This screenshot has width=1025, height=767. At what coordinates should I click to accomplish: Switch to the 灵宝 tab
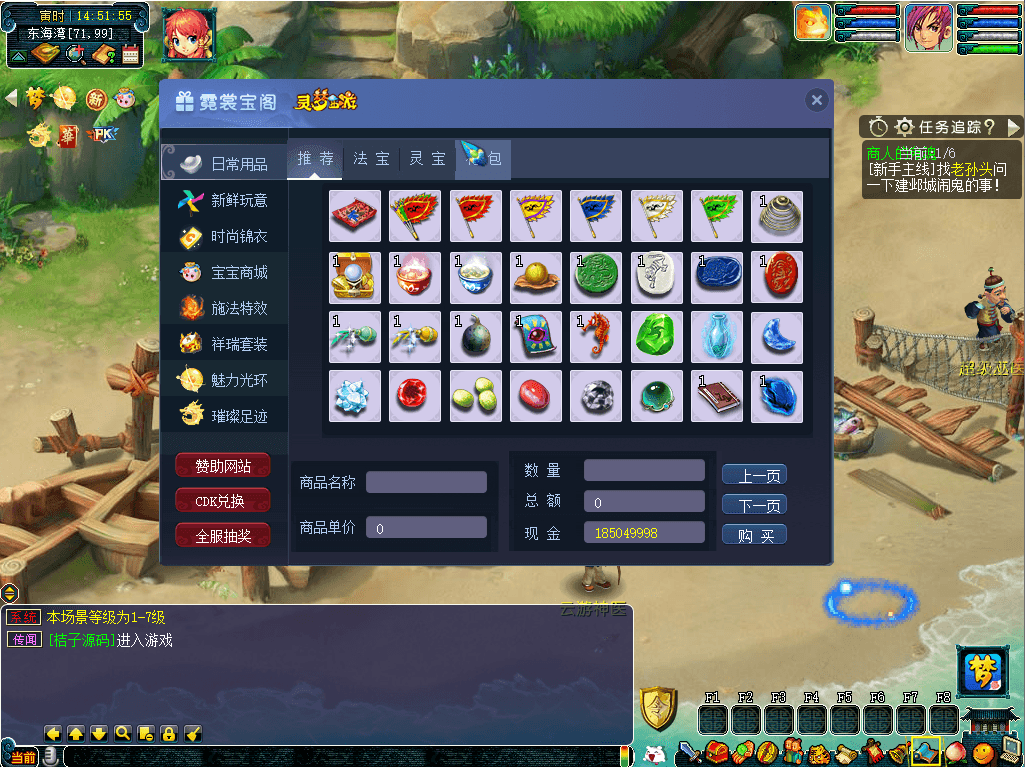[428, 159]
